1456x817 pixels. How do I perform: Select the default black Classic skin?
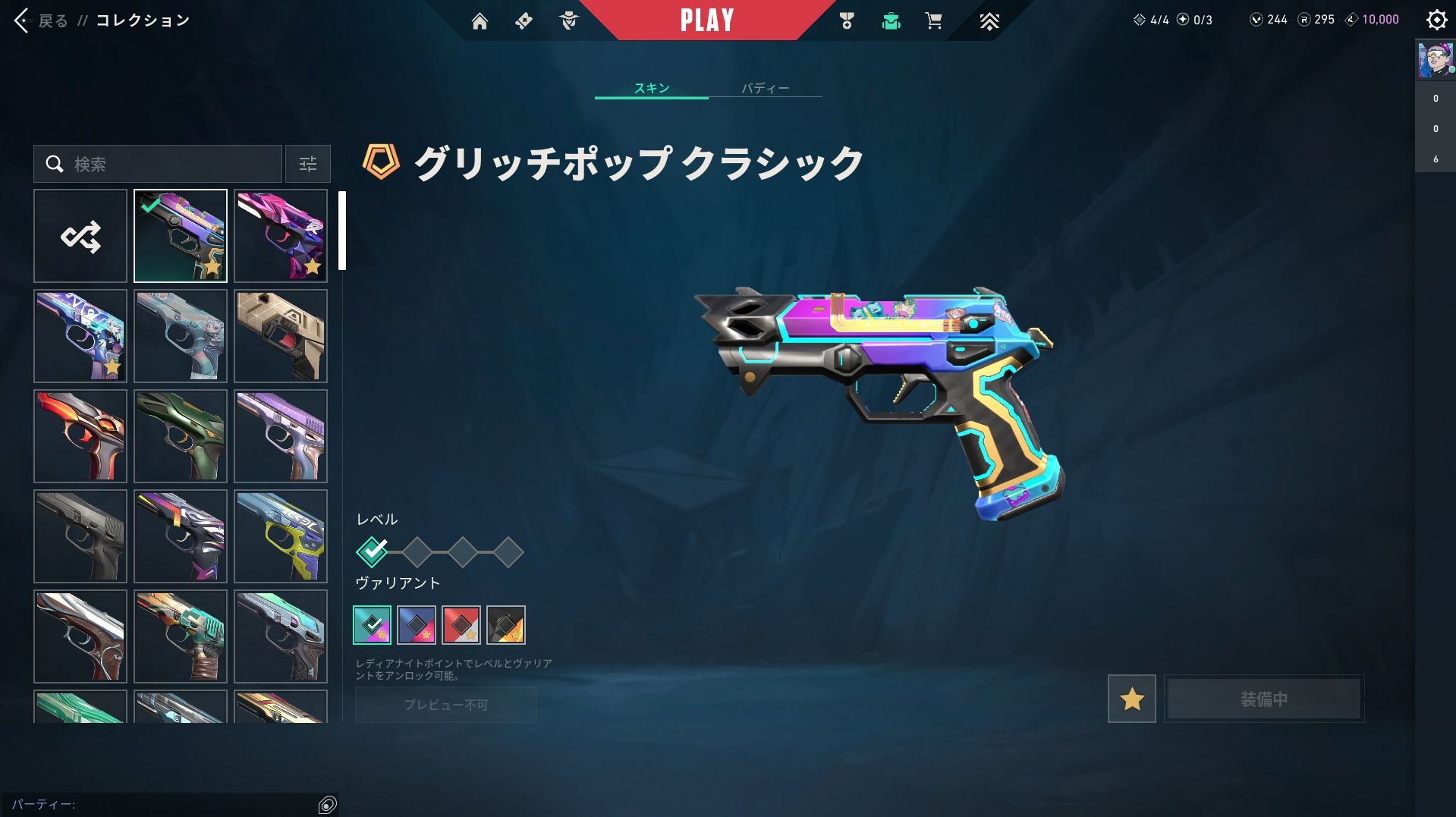[80, 536]
